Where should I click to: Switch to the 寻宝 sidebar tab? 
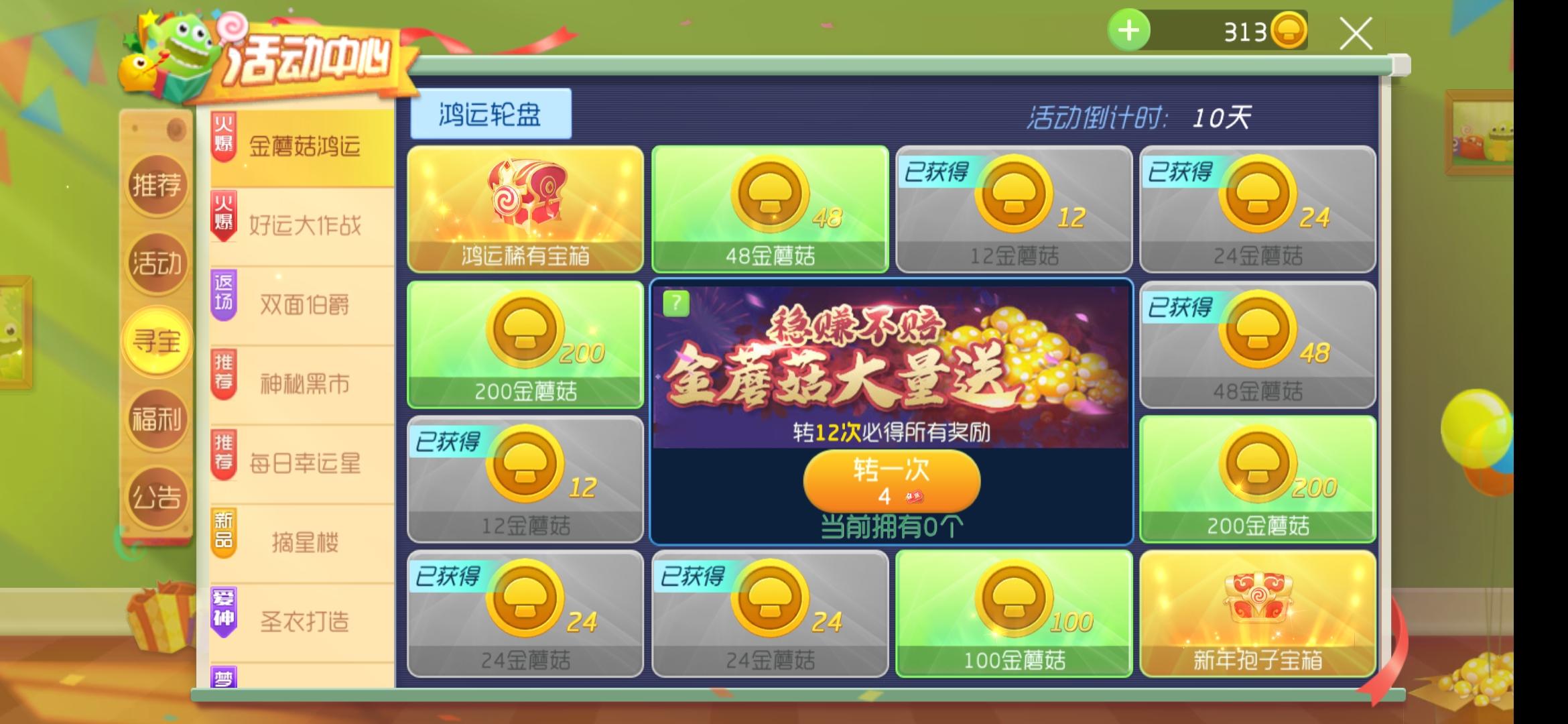click(157, 341)
